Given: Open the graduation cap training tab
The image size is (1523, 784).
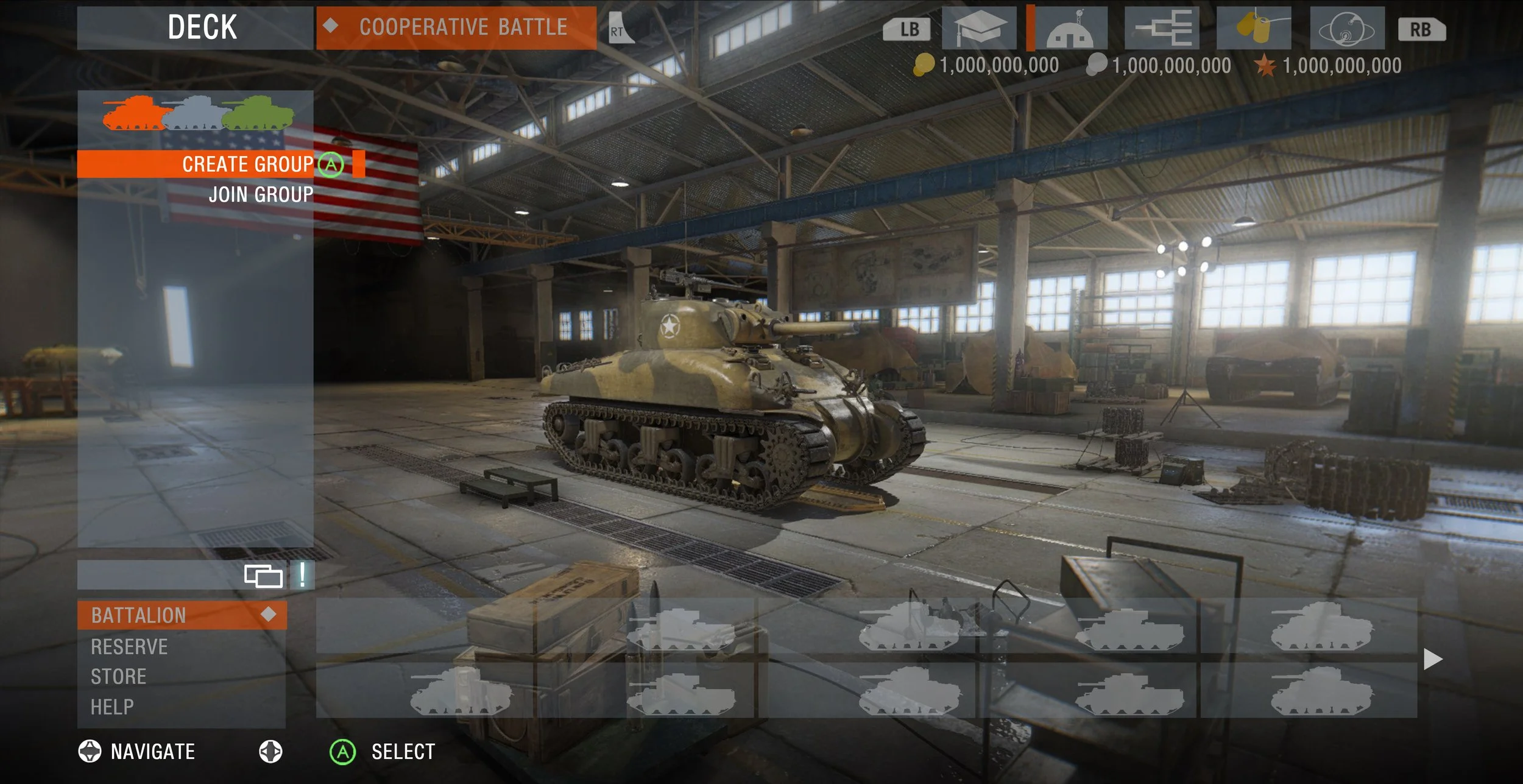Looking at the screenshot, I should pyautogui.click(x=979, y=29).
